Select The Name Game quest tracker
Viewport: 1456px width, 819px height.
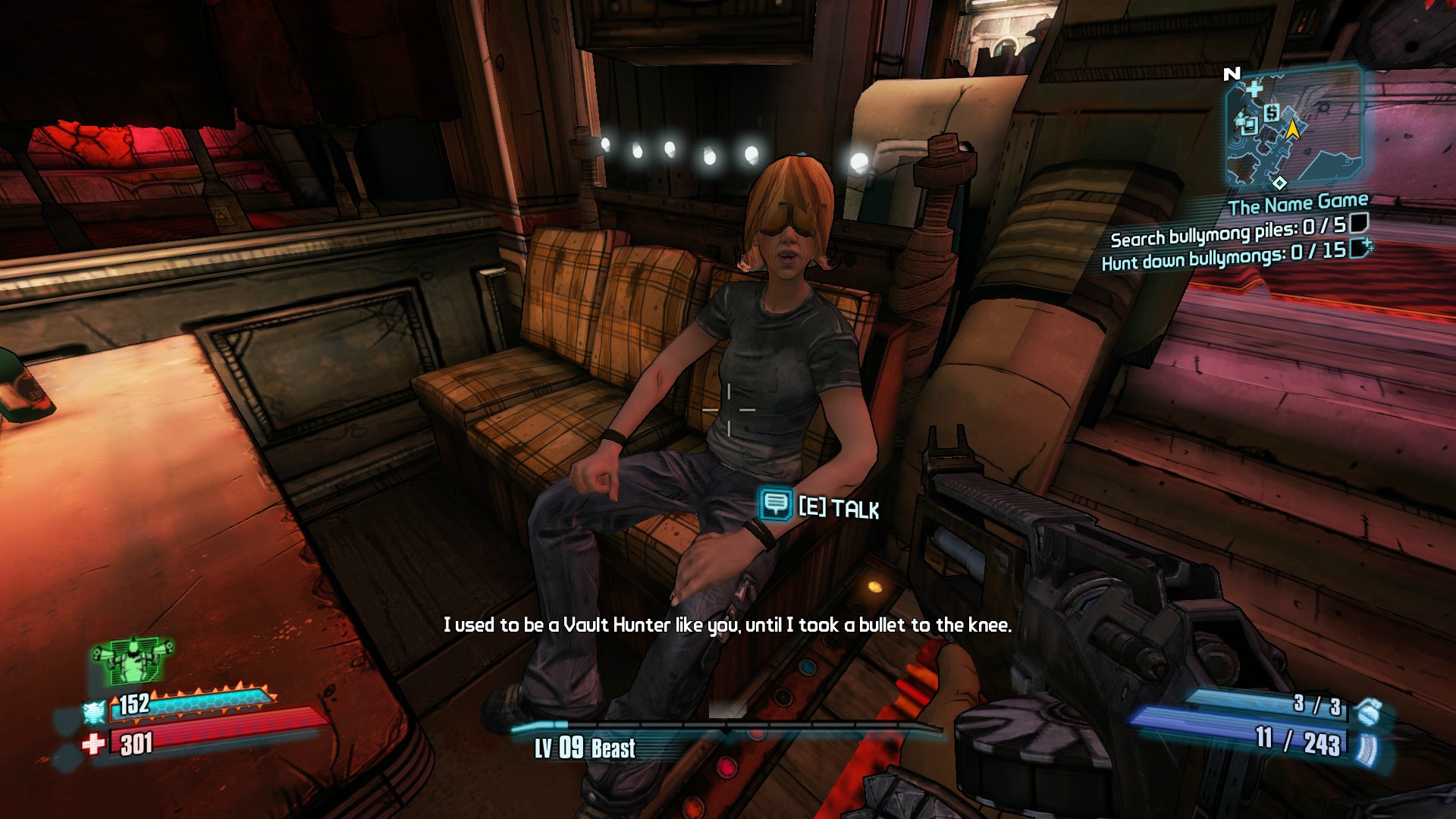click(1298, 204)
